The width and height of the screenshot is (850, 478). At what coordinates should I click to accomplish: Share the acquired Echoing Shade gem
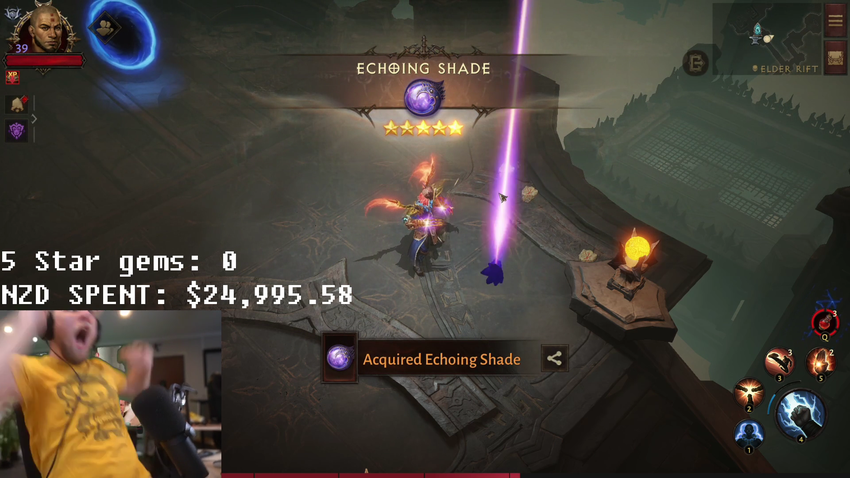(555, 359)
